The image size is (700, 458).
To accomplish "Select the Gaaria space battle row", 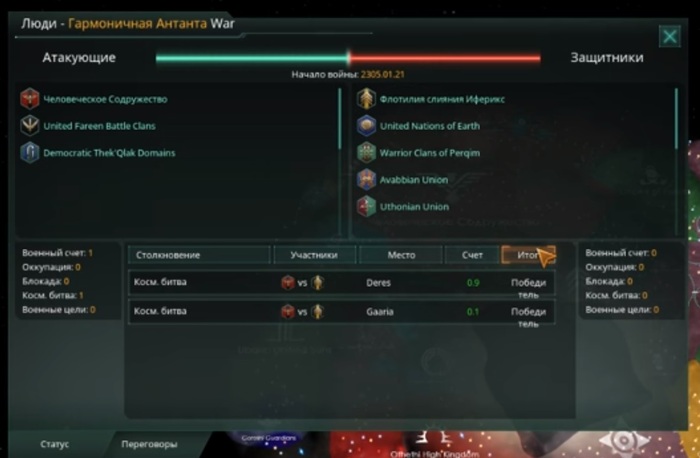I will click(x=341, y=312).
